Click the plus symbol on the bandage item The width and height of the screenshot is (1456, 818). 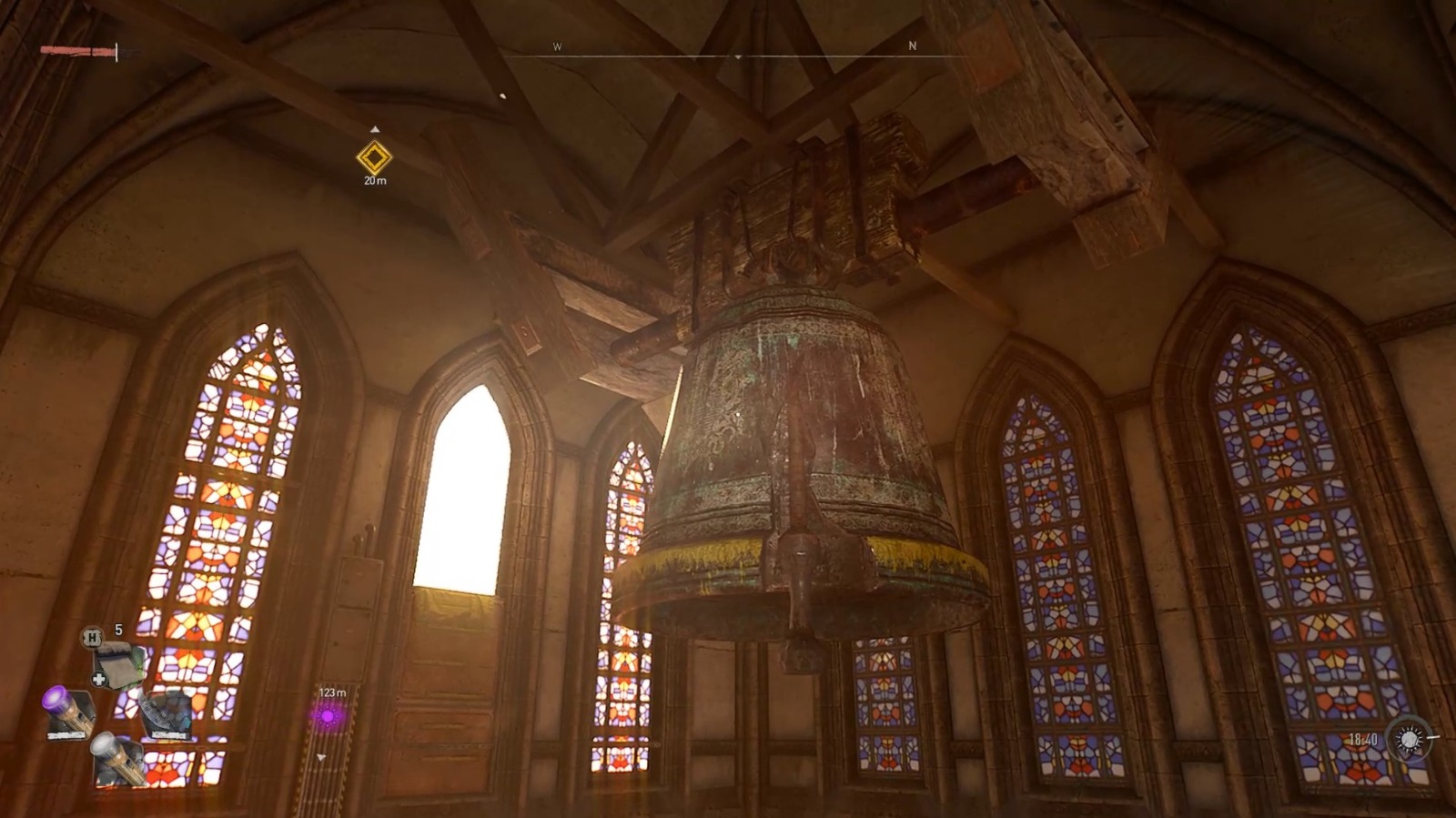98,679
